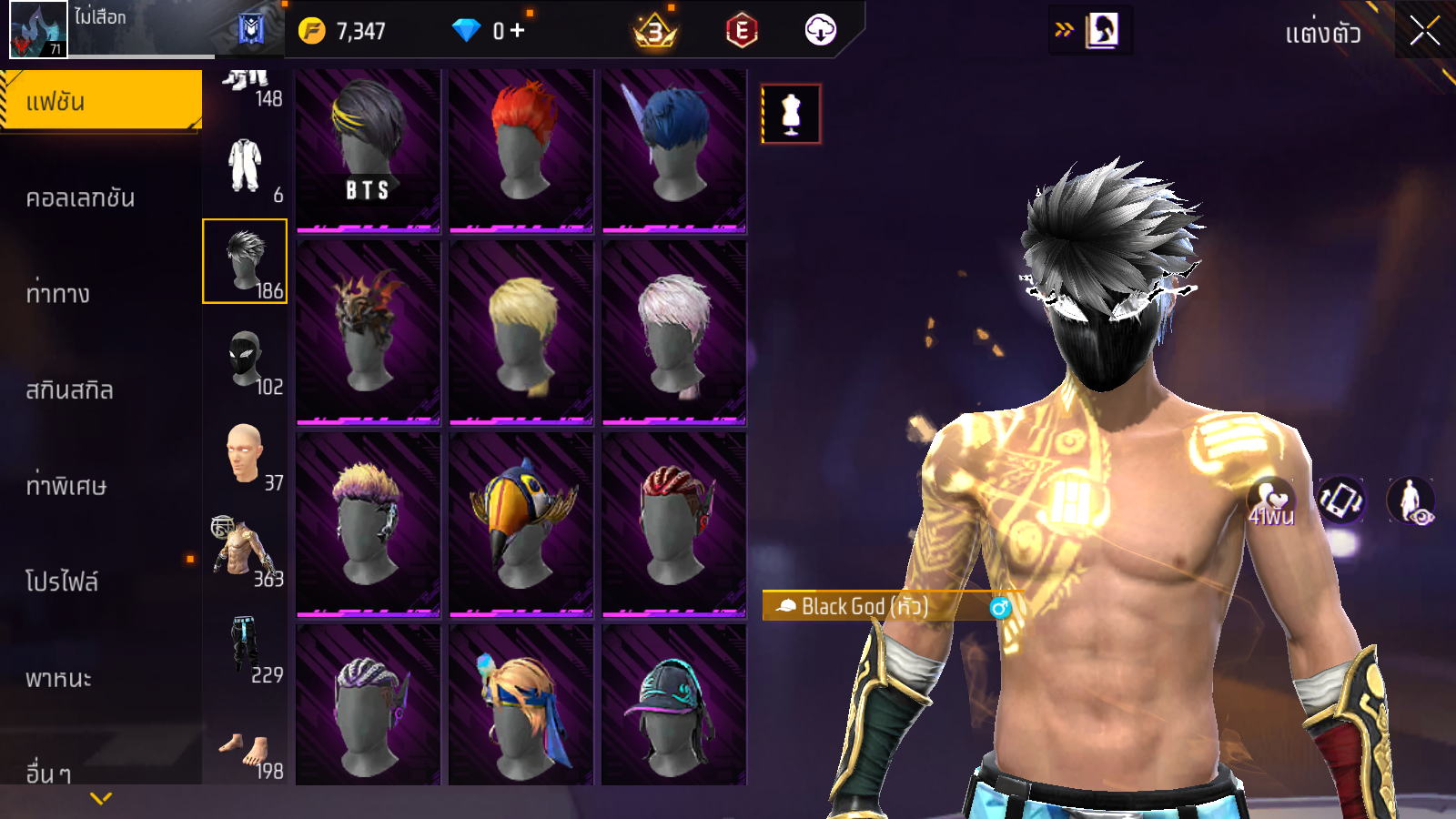Click the mannequin preview button

tap(791, 115)
